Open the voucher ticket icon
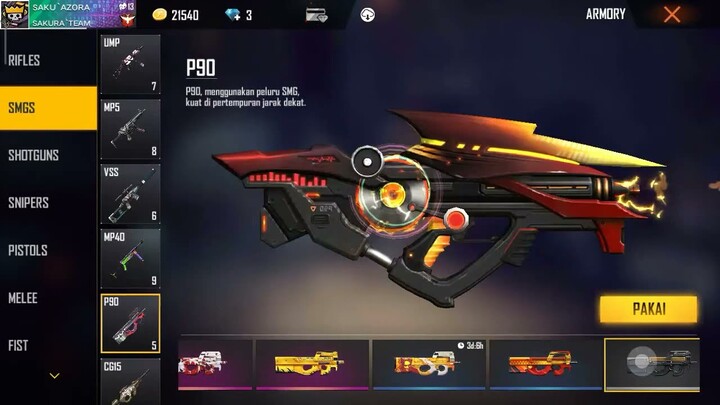Image resolution: width=720 pixels, height=405 pixels. click(316, 15)
